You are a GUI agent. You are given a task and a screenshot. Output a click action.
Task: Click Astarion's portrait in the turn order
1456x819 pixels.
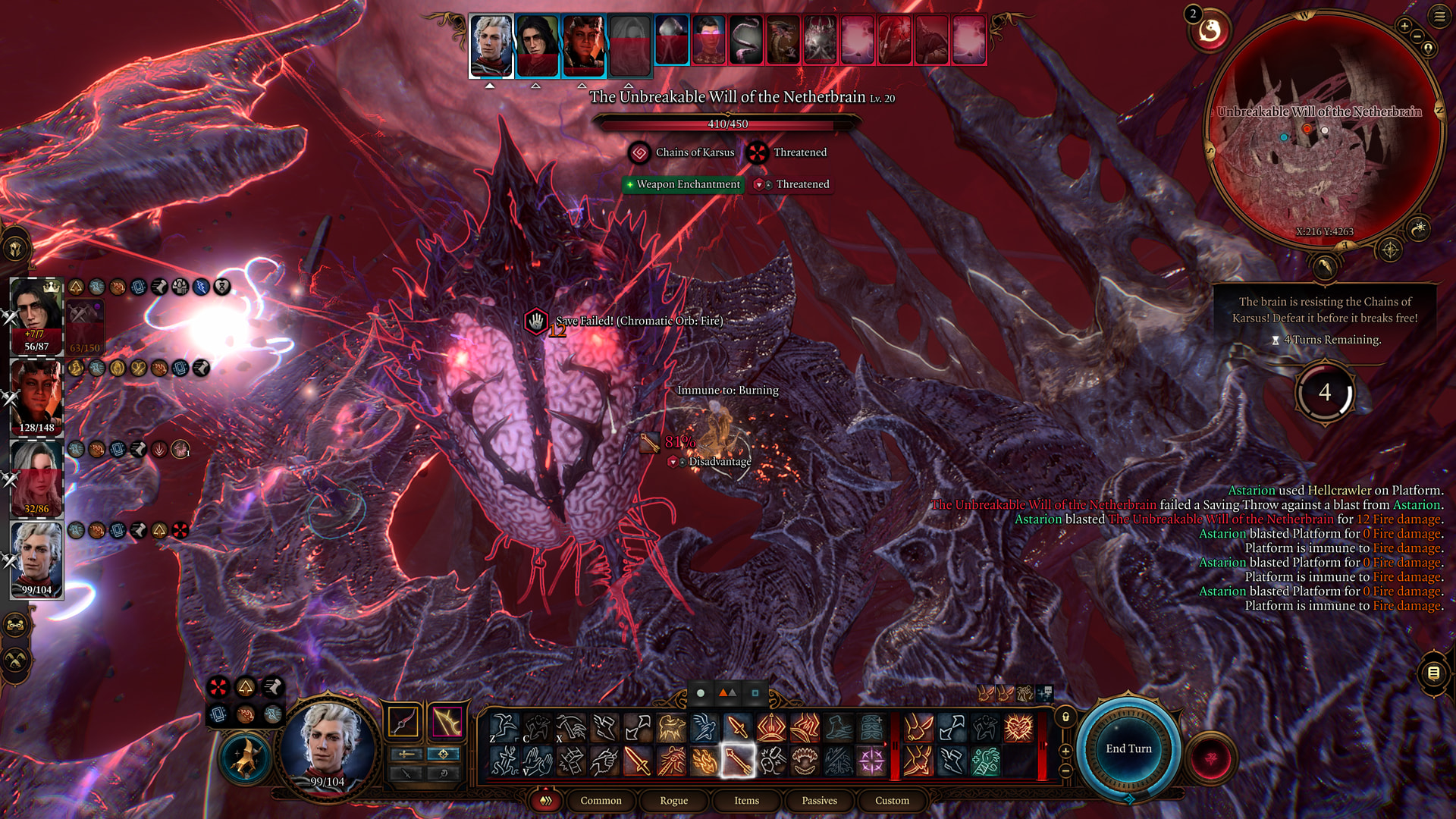[x=491, y=45]
